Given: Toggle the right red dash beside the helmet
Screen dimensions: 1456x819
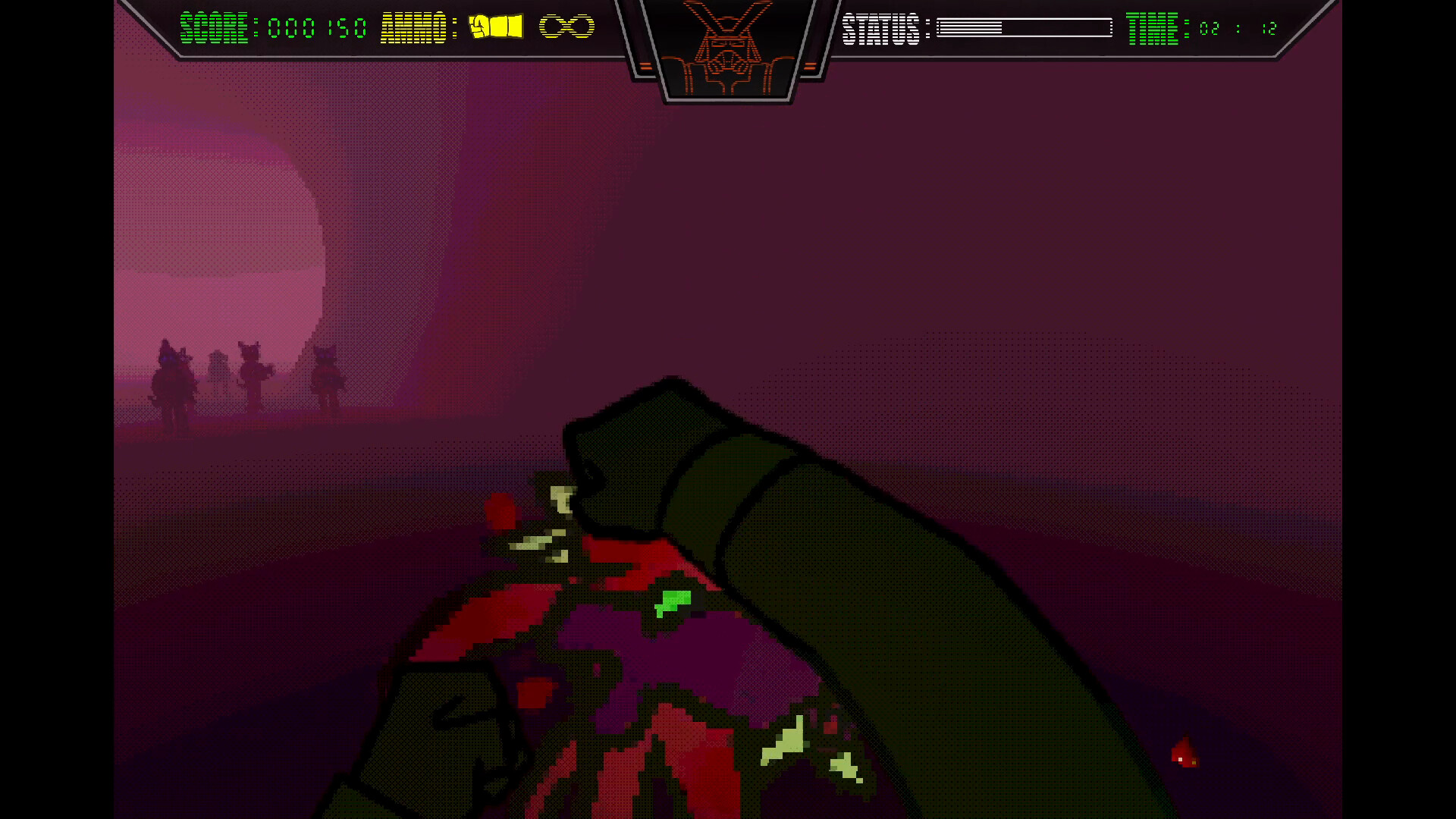Looking at the screenshot, I should tap(810, 65).
